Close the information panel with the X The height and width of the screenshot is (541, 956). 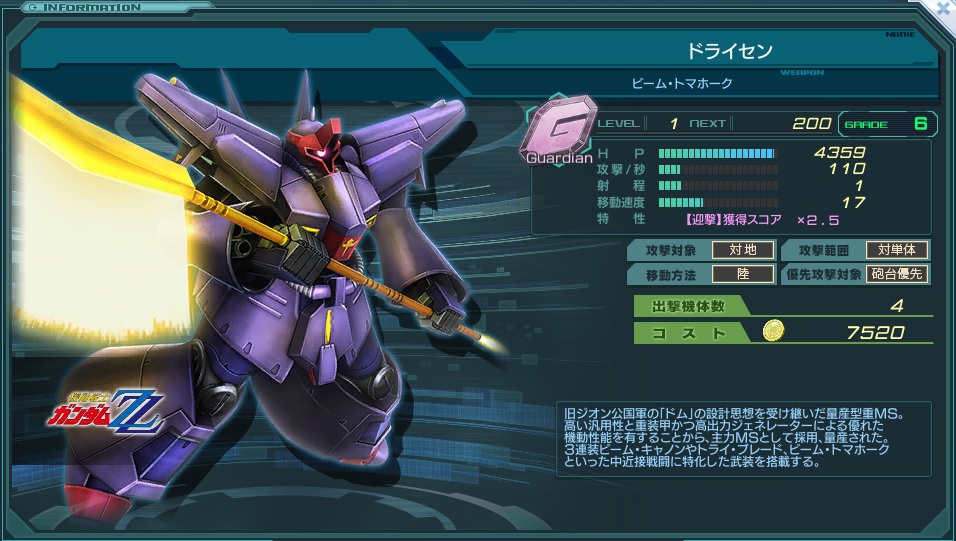click(945, 8)
